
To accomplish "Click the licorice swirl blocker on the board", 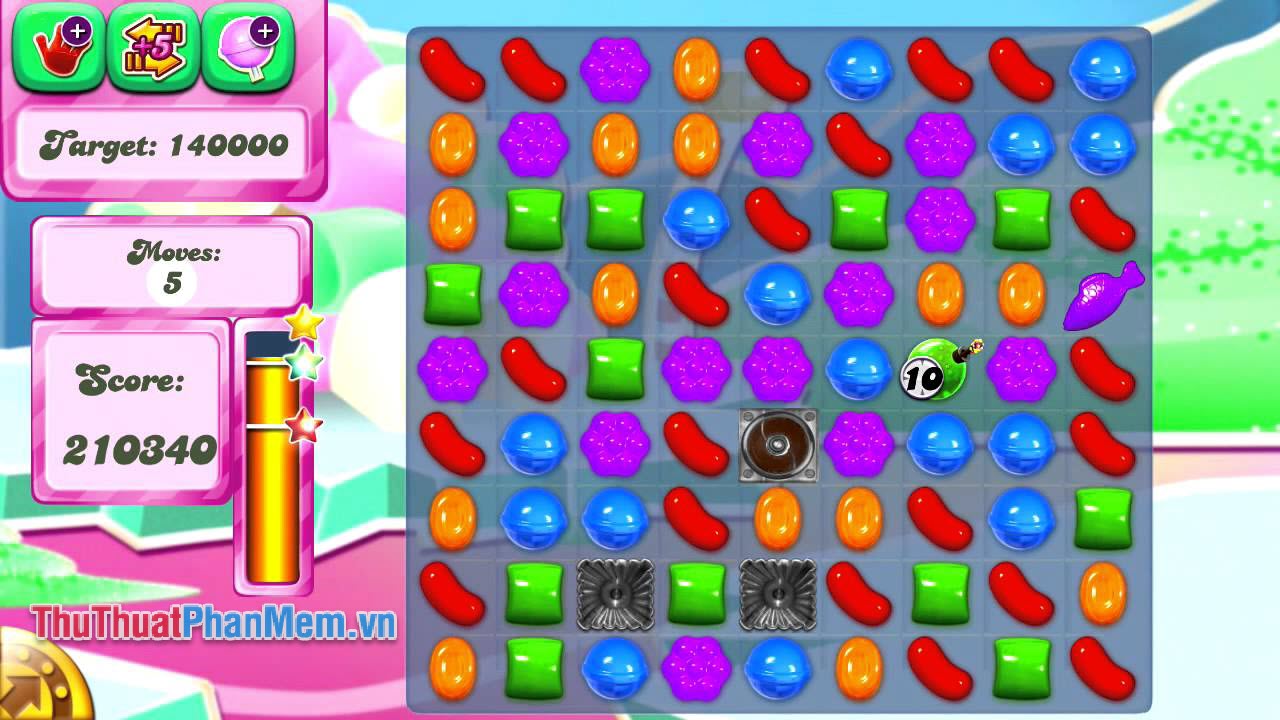I will (x=777, y=446).
